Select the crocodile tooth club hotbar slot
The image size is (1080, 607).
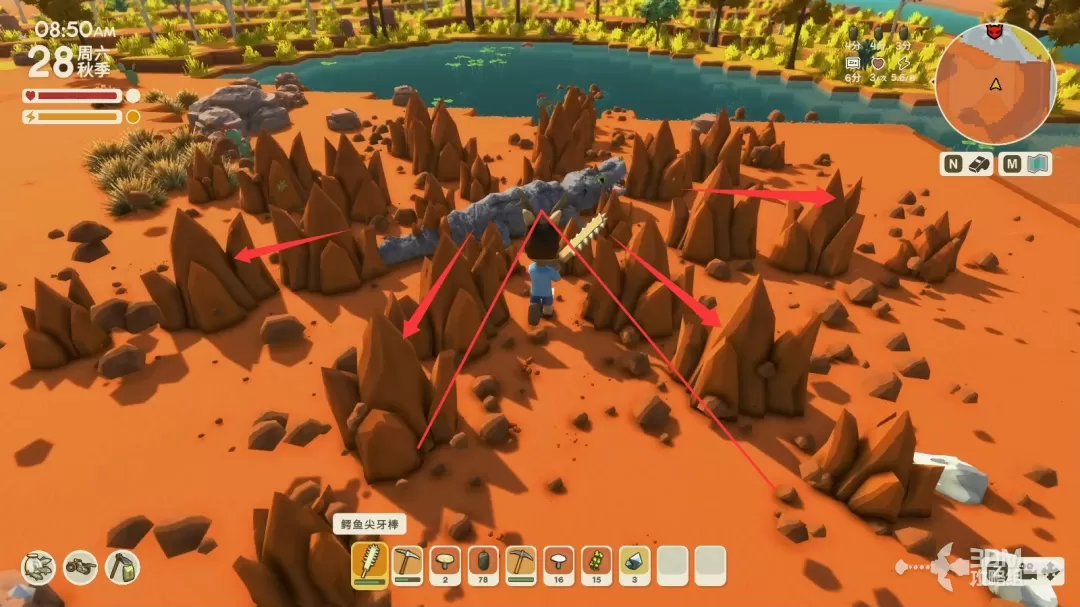coord(370,565)
